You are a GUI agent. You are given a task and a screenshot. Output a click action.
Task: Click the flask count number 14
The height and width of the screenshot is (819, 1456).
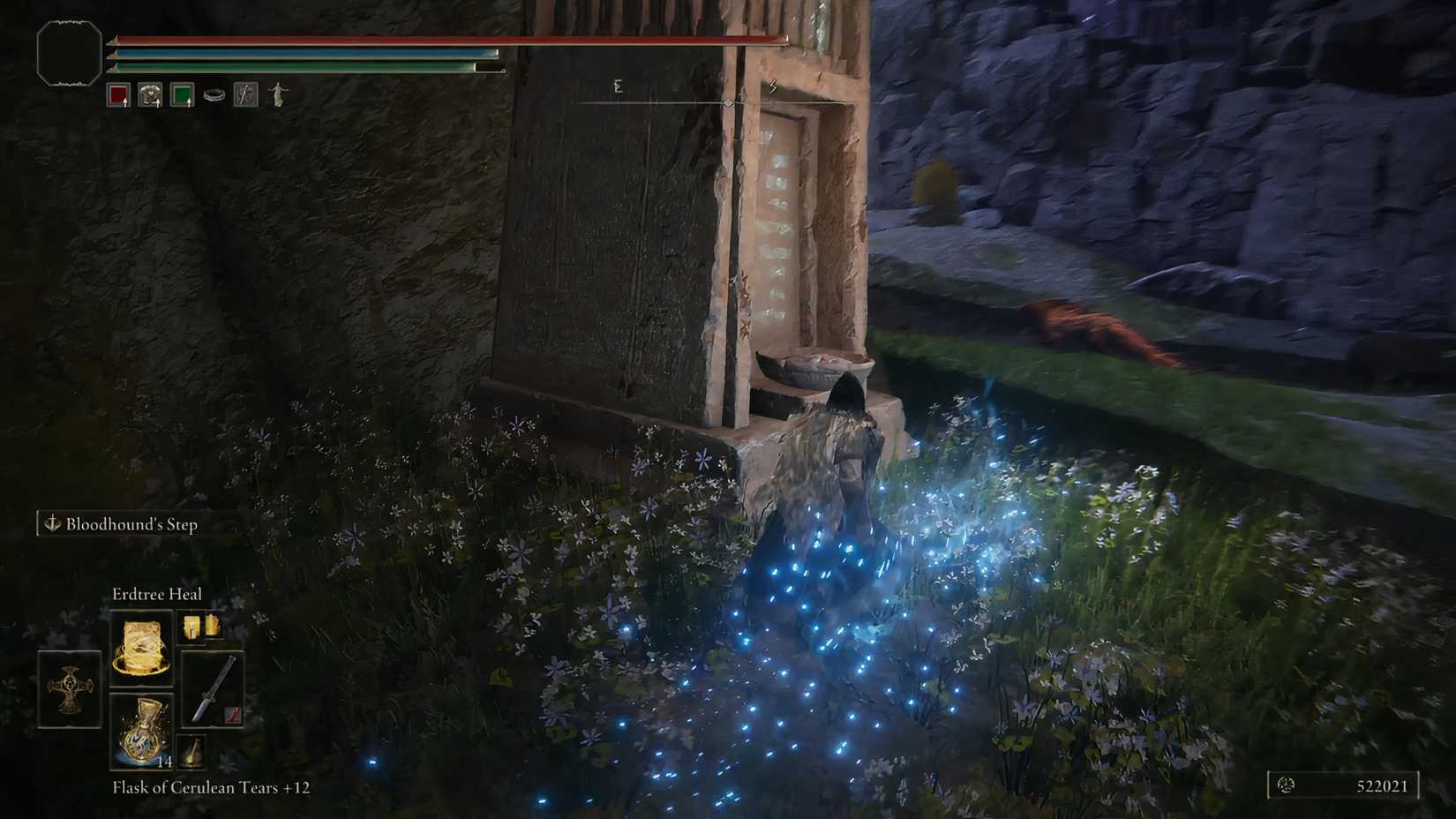click(165, 762)
